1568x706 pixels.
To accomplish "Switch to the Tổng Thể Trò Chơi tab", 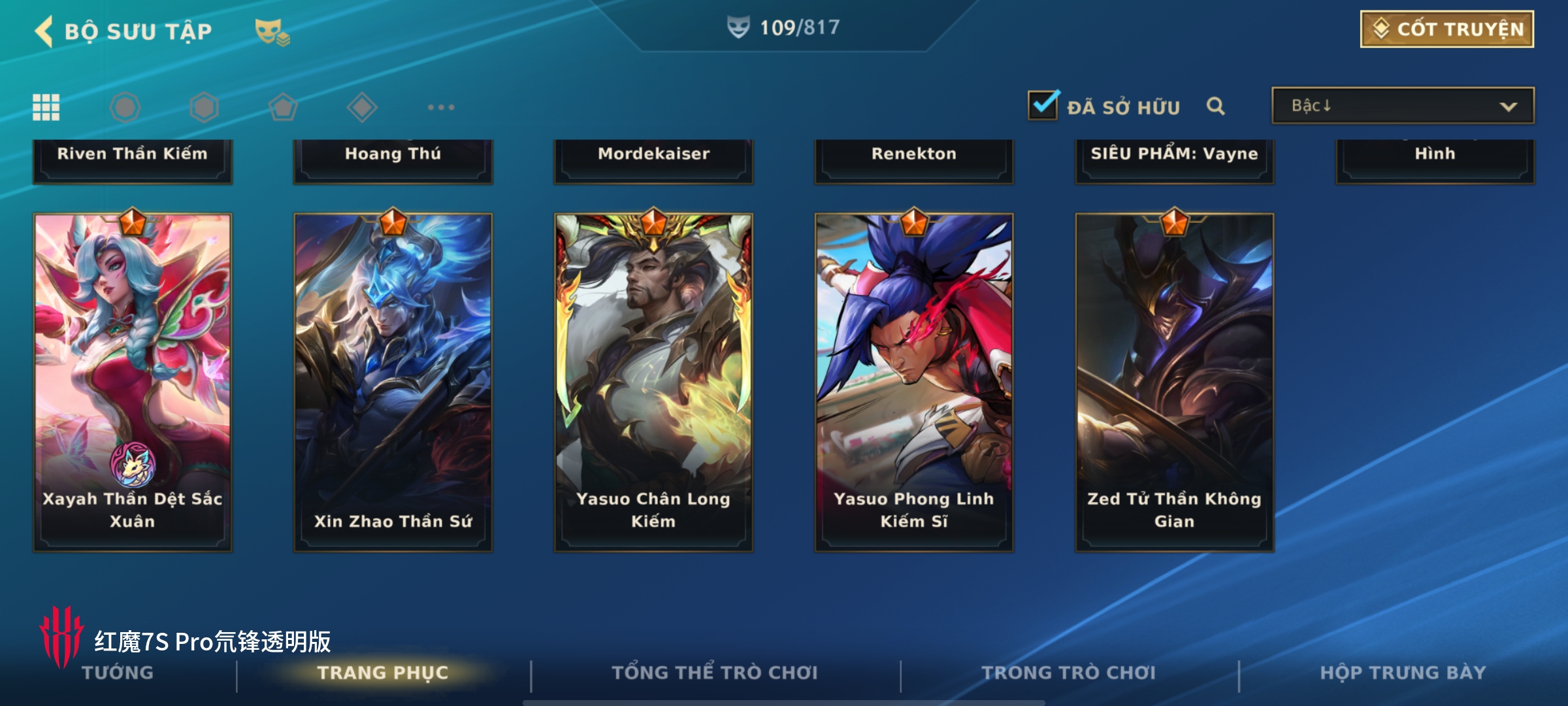I will [715, 673].
